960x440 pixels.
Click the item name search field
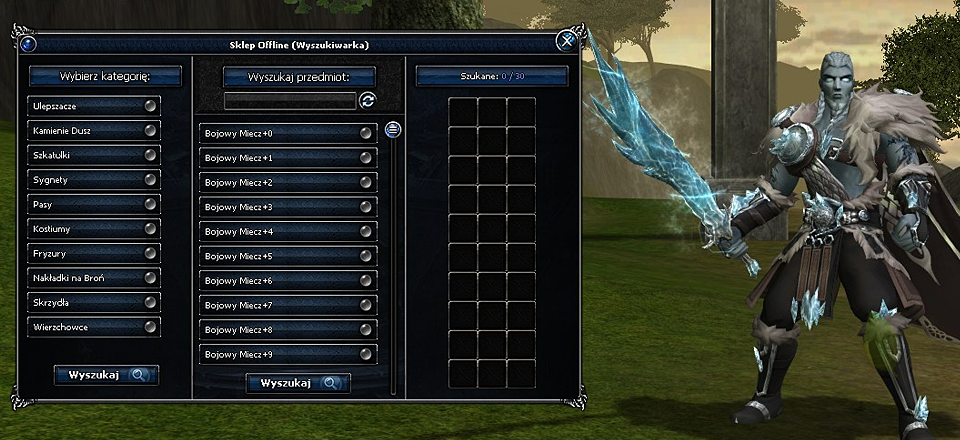click(x=290, y=101)
